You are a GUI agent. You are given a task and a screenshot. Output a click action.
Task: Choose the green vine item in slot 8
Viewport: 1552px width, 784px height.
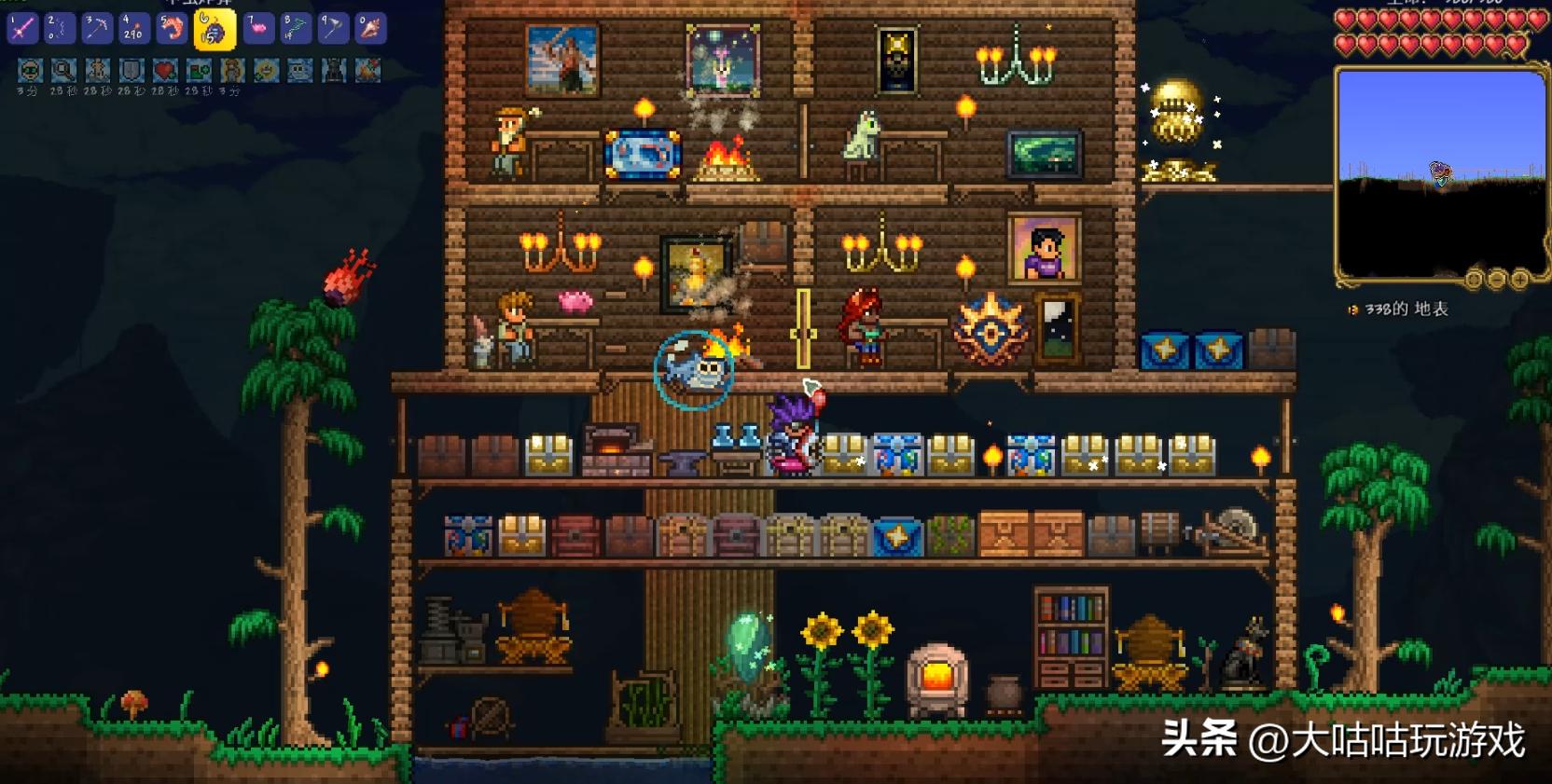(295, 29)
